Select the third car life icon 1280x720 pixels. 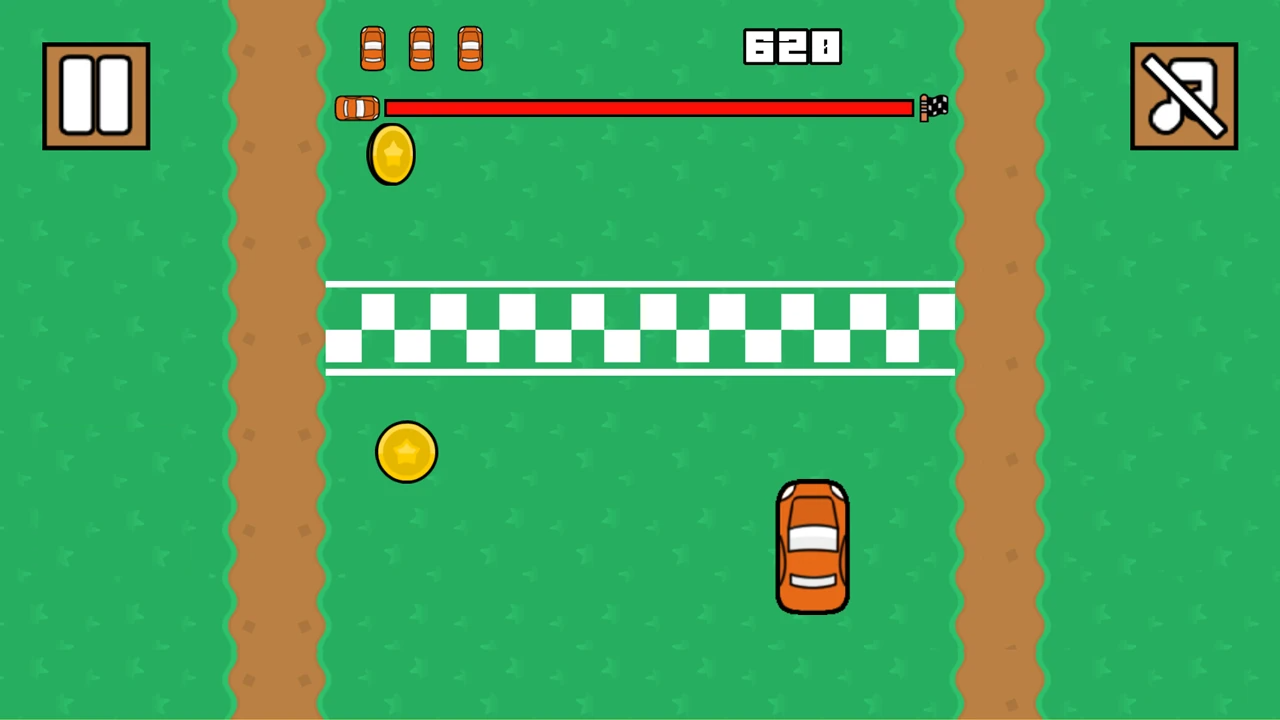coord(469,47)
